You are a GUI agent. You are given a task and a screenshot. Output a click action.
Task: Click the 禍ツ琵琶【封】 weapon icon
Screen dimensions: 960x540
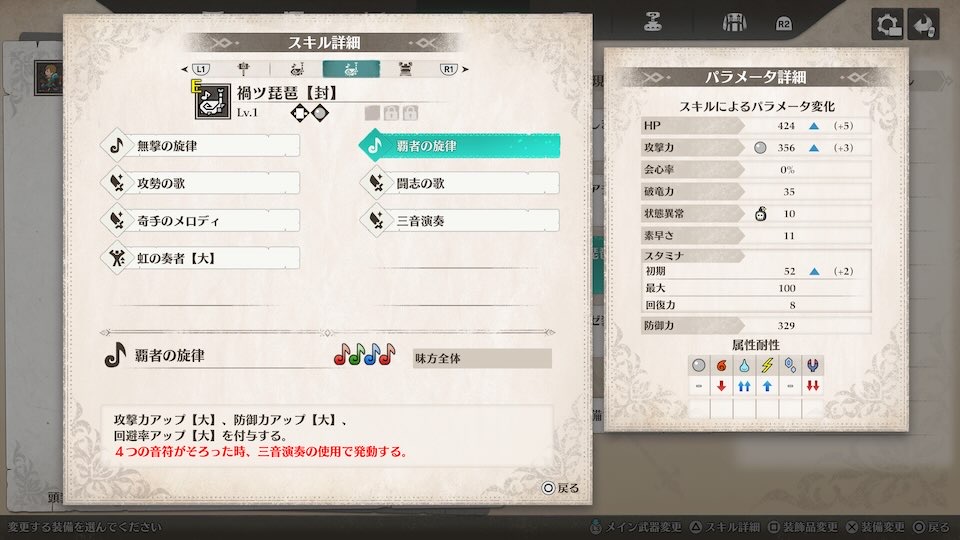[x=212, y=101]
